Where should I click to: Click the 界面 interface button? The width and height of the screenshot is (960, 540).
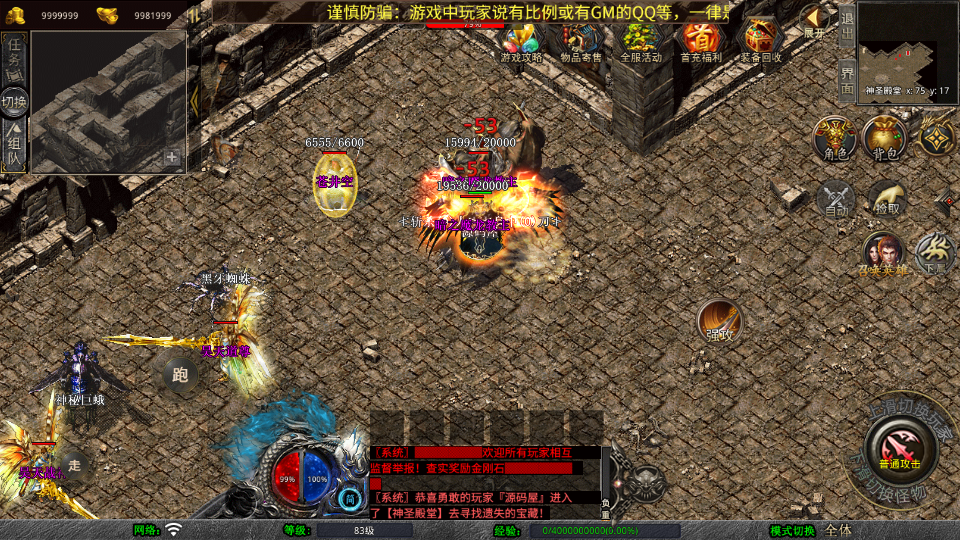point(846,78)
